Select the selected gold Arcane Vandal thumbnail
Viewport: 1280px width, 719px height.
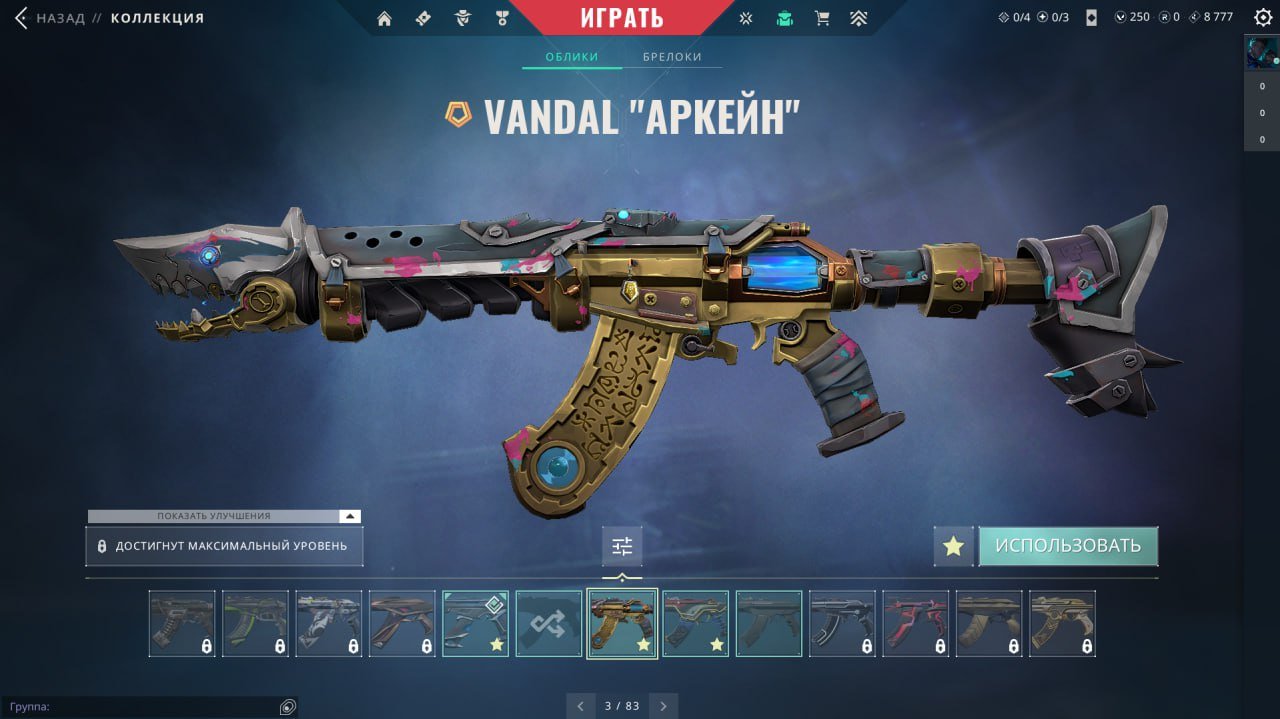622,624
